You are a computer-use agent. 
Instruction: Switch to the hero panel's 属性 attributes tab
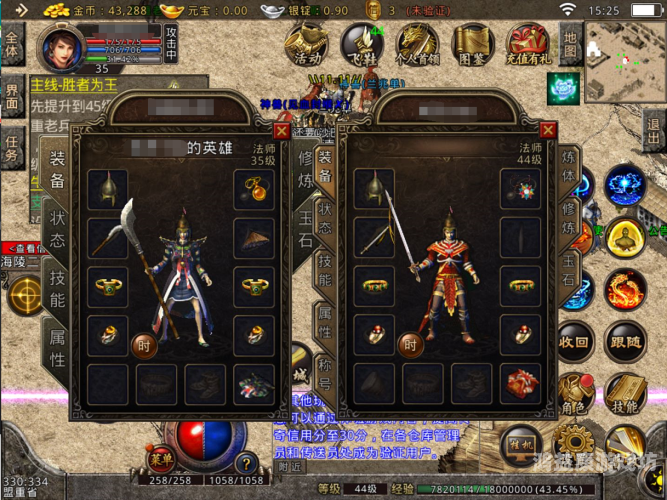(x=57, y=345)
